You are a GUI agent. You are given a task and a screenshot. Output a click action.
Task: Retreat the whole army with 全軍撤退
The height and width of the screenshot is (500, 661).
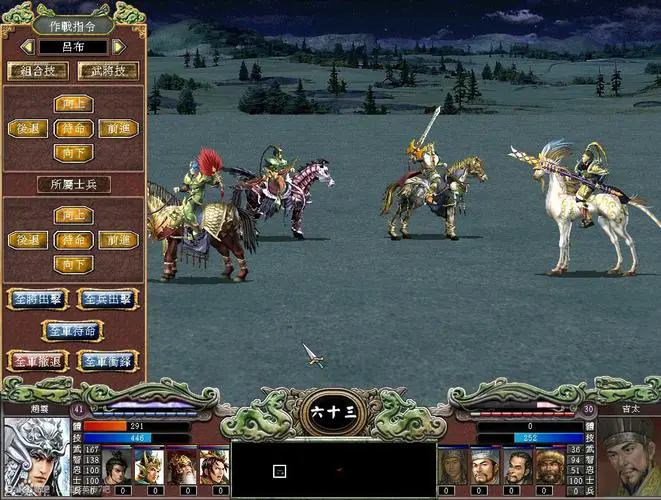point(37,360)
